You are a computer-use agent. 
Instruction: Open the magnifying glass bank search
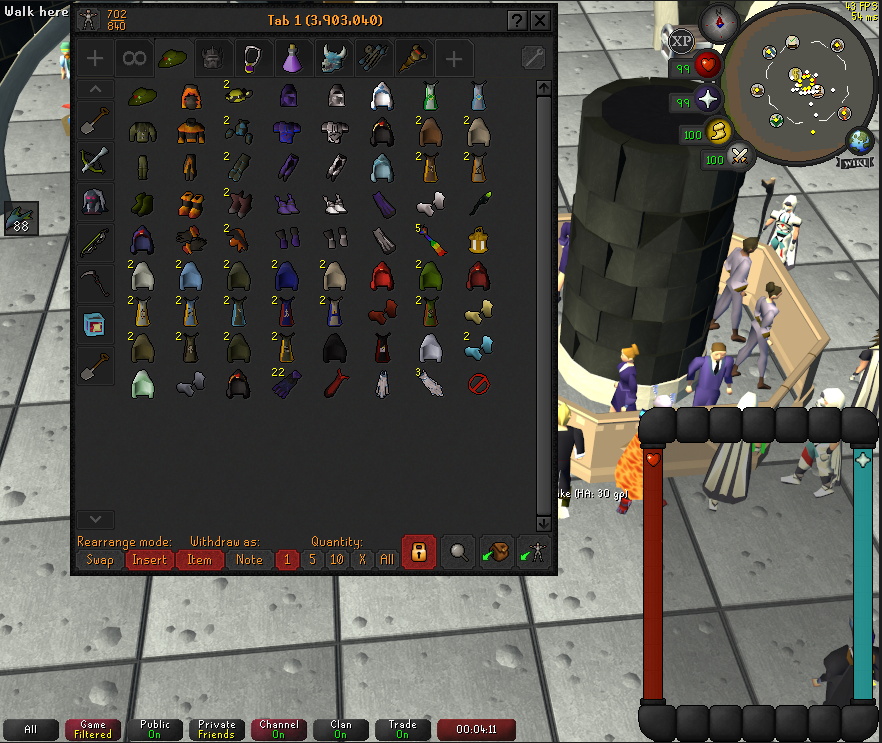(458, 552)
